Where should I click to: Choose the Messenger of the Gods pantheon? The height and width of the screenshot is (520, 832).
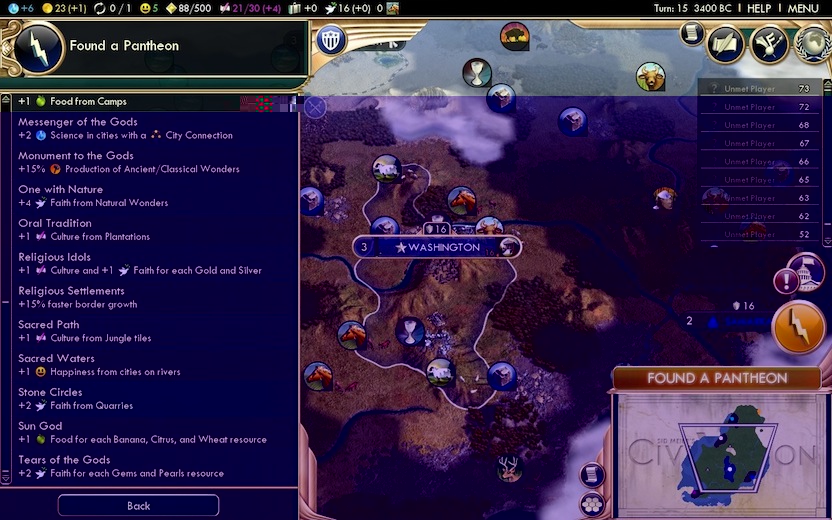[x=150, y=129]
